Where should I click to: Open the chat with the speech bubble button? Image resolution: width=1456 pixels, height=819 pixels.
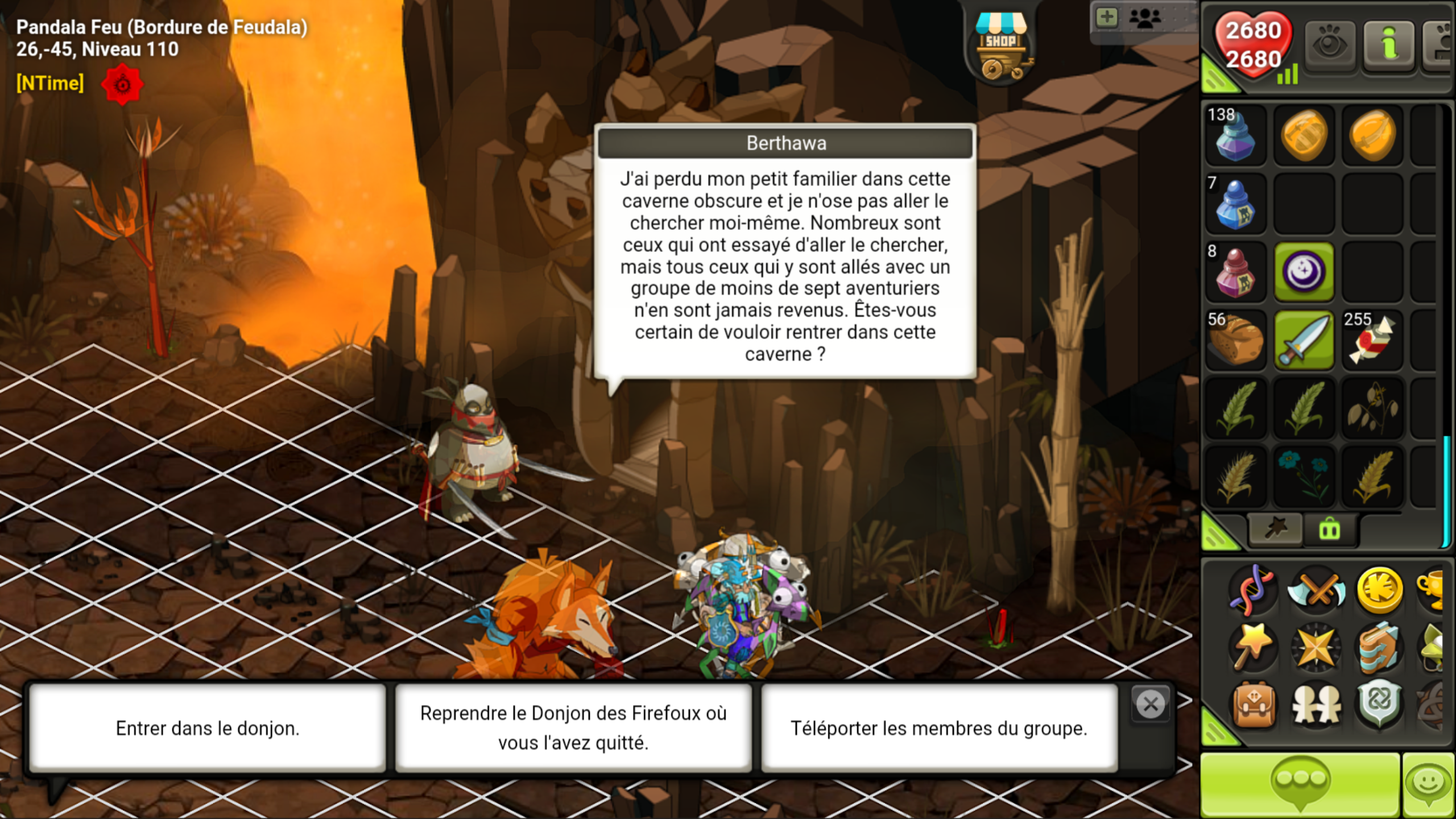(1300, 785)
